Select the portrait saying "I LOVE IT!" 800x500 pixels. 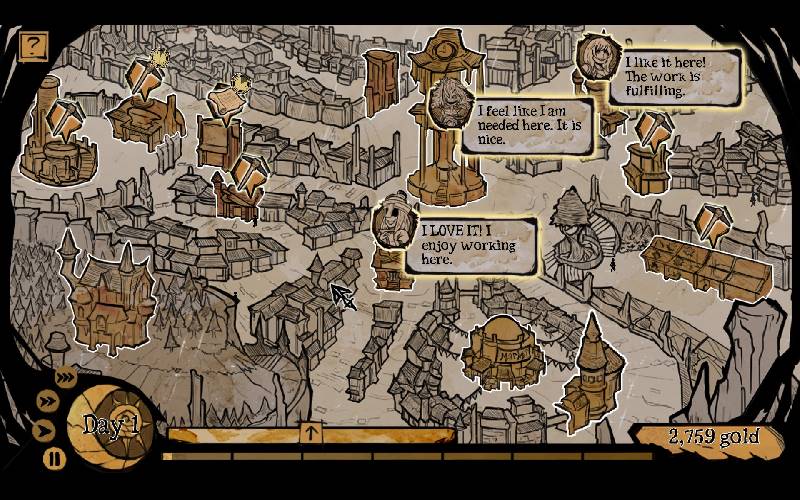392,223
